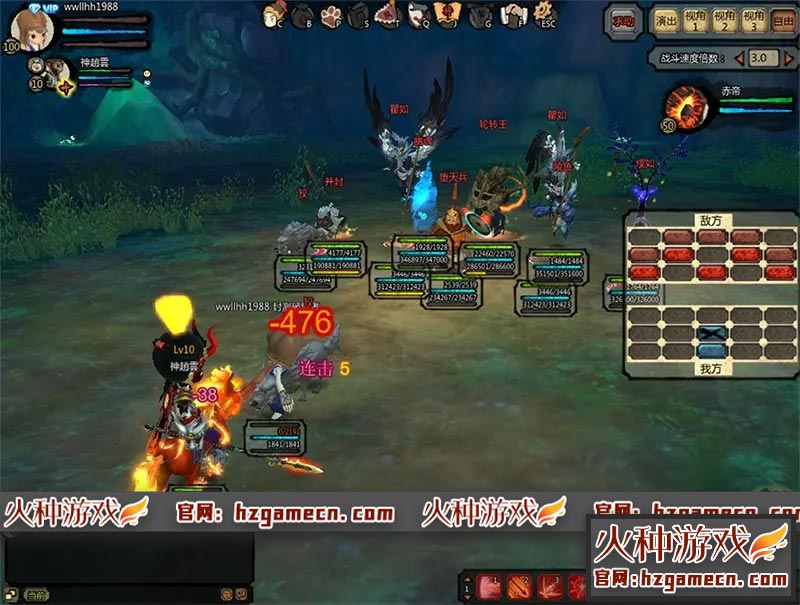The height and width of the screenshot is (605, 800).
Task: Open the orange scroll icon labeled J
Action: [451, 16]
